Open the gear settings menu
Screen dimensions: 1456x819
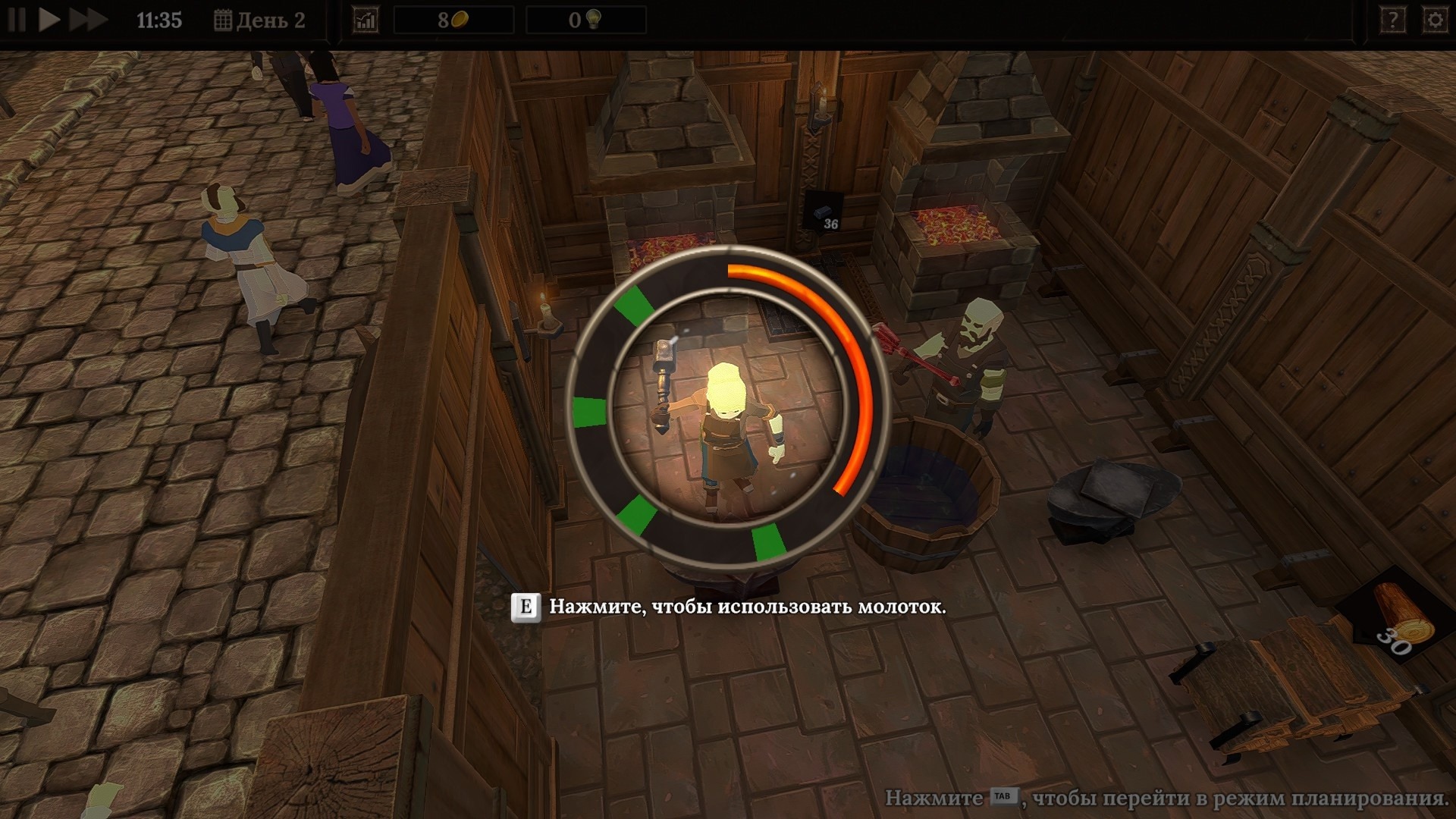tap(1435, 20)
